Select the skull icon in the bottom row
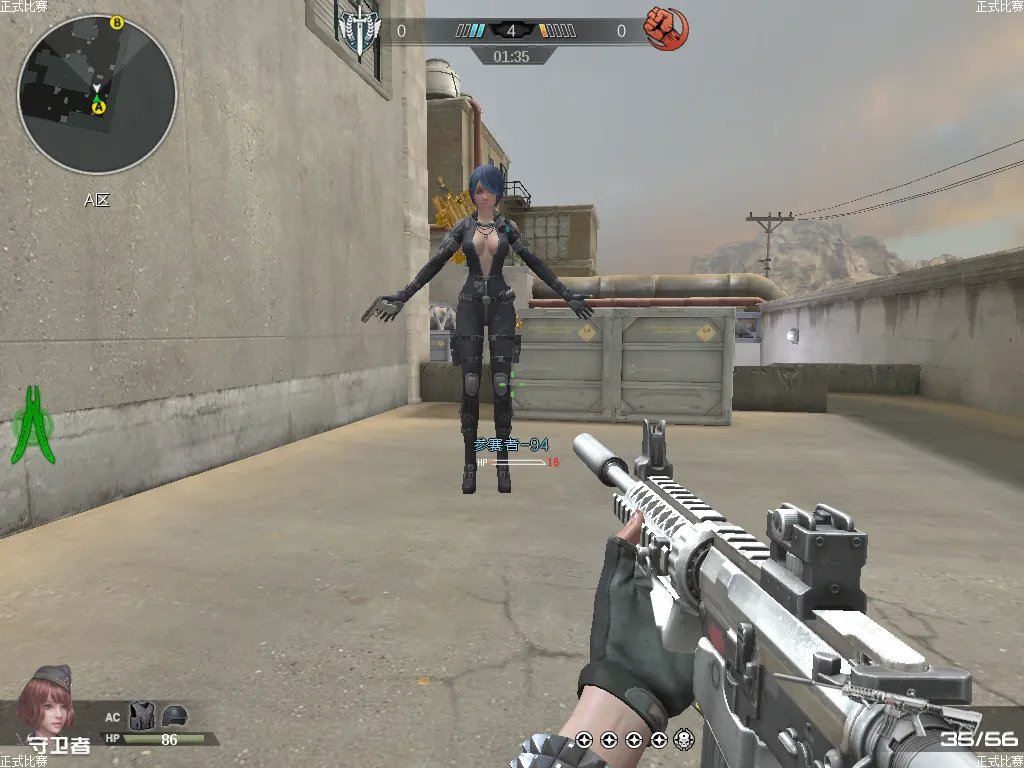 click(684, 740)
